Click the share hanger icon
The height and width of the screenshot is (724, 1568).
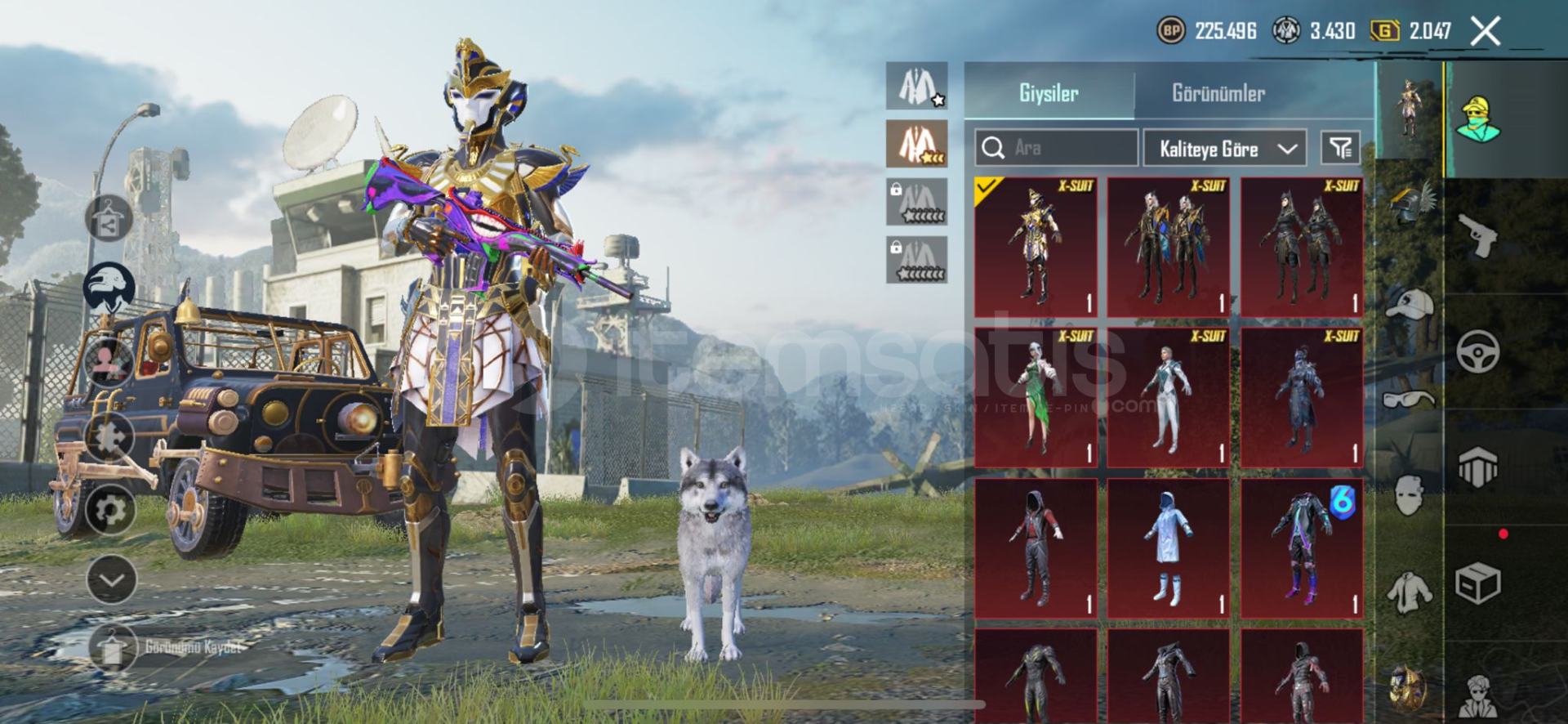(x=109, y=219)
